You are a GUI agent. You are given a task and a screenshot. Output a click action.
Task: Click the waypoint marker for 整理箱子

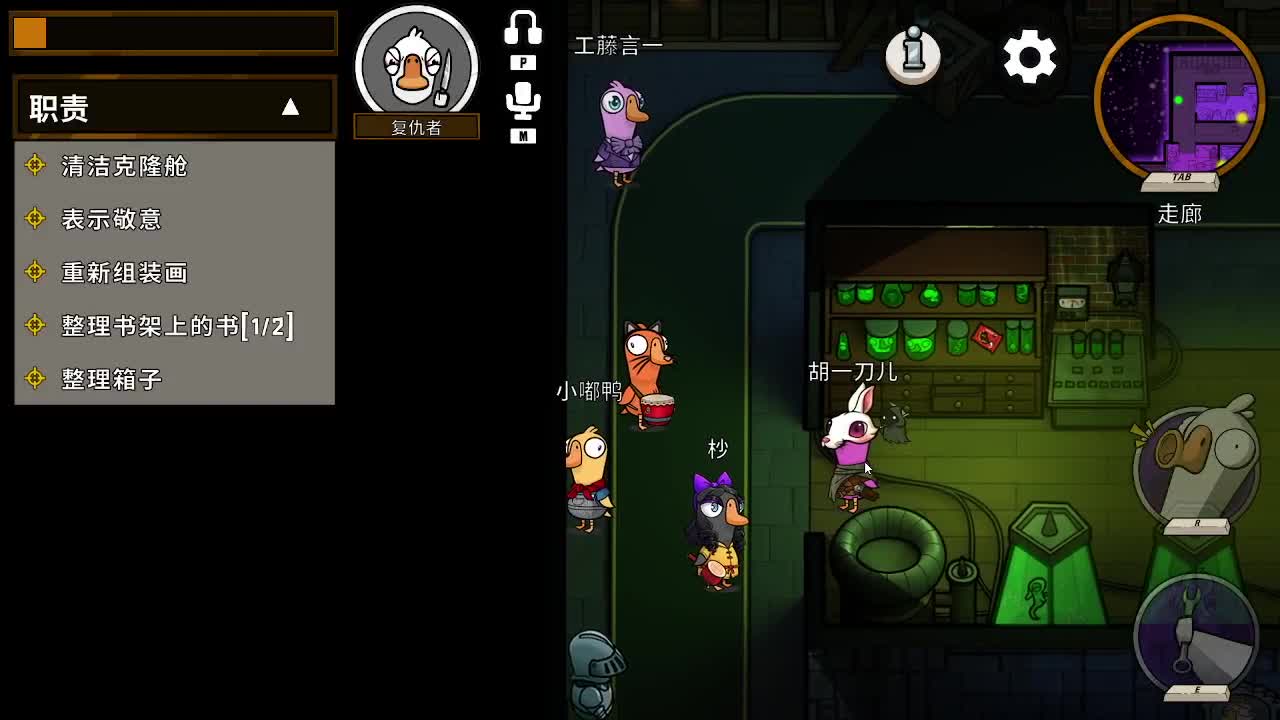tap(35, 378)
